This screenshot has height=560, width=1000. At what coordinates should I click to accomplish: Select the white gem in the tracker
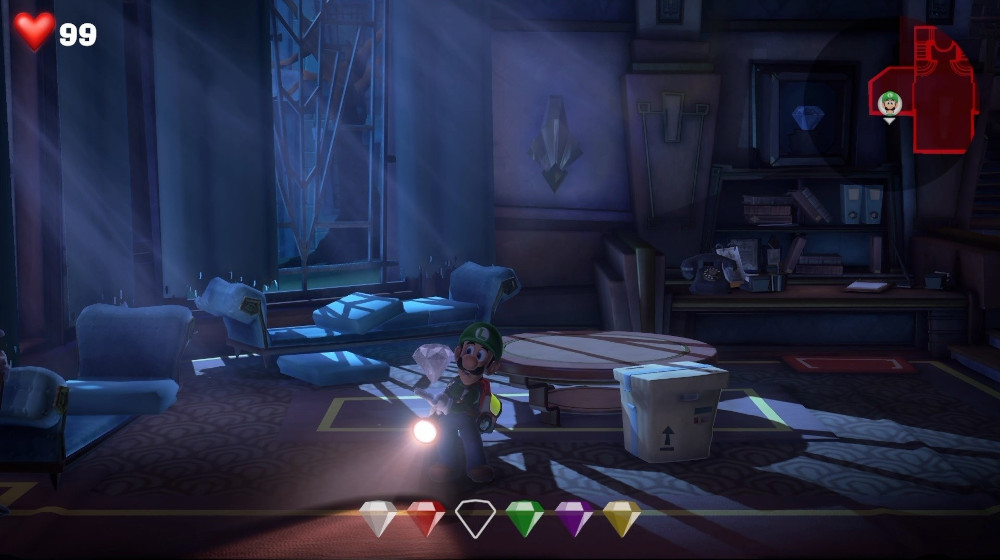377,518
